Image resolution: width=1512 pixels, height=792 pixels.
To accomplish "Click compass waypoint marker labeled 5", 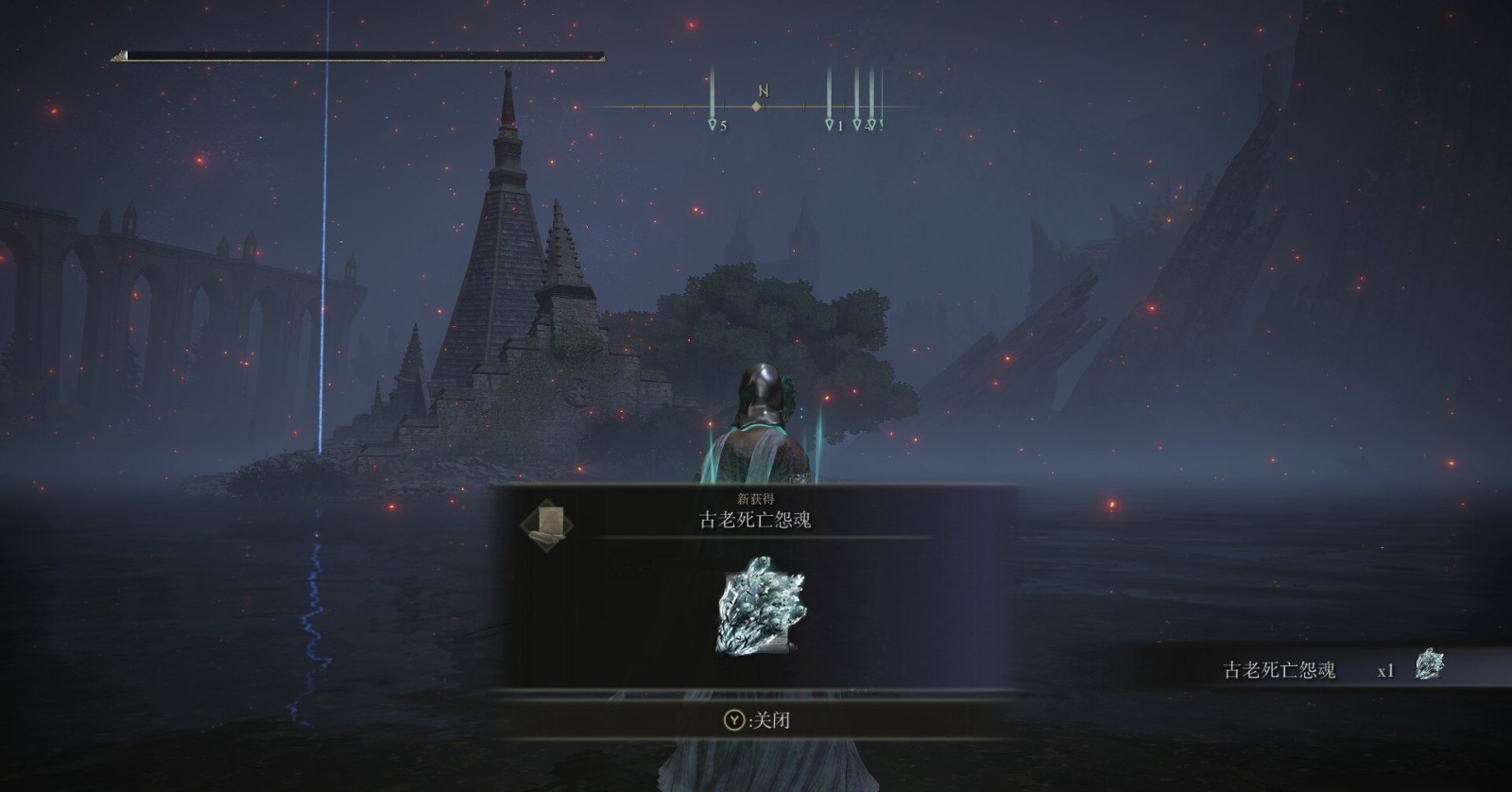I will (x=712, y=124).
